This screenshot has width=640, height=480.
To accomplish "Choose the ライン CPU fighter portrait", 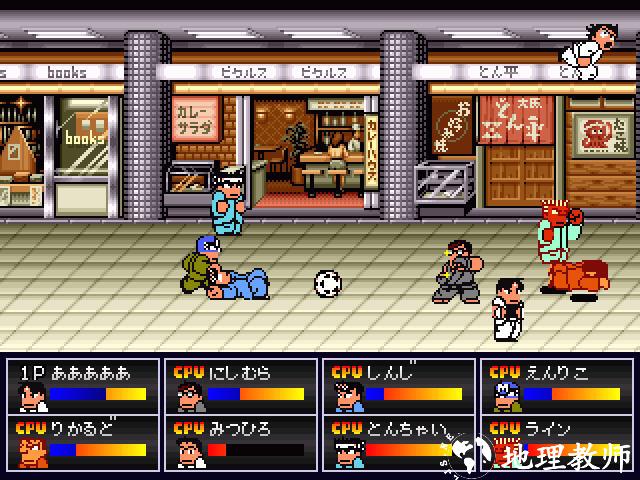I will (504, 451).
